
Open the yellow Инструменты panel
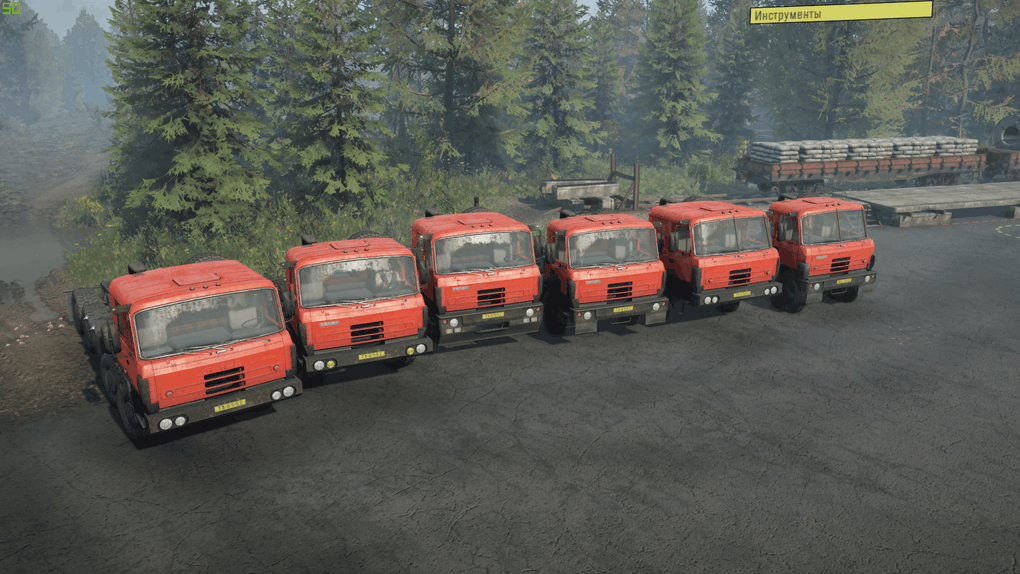(x=840, y=13)
